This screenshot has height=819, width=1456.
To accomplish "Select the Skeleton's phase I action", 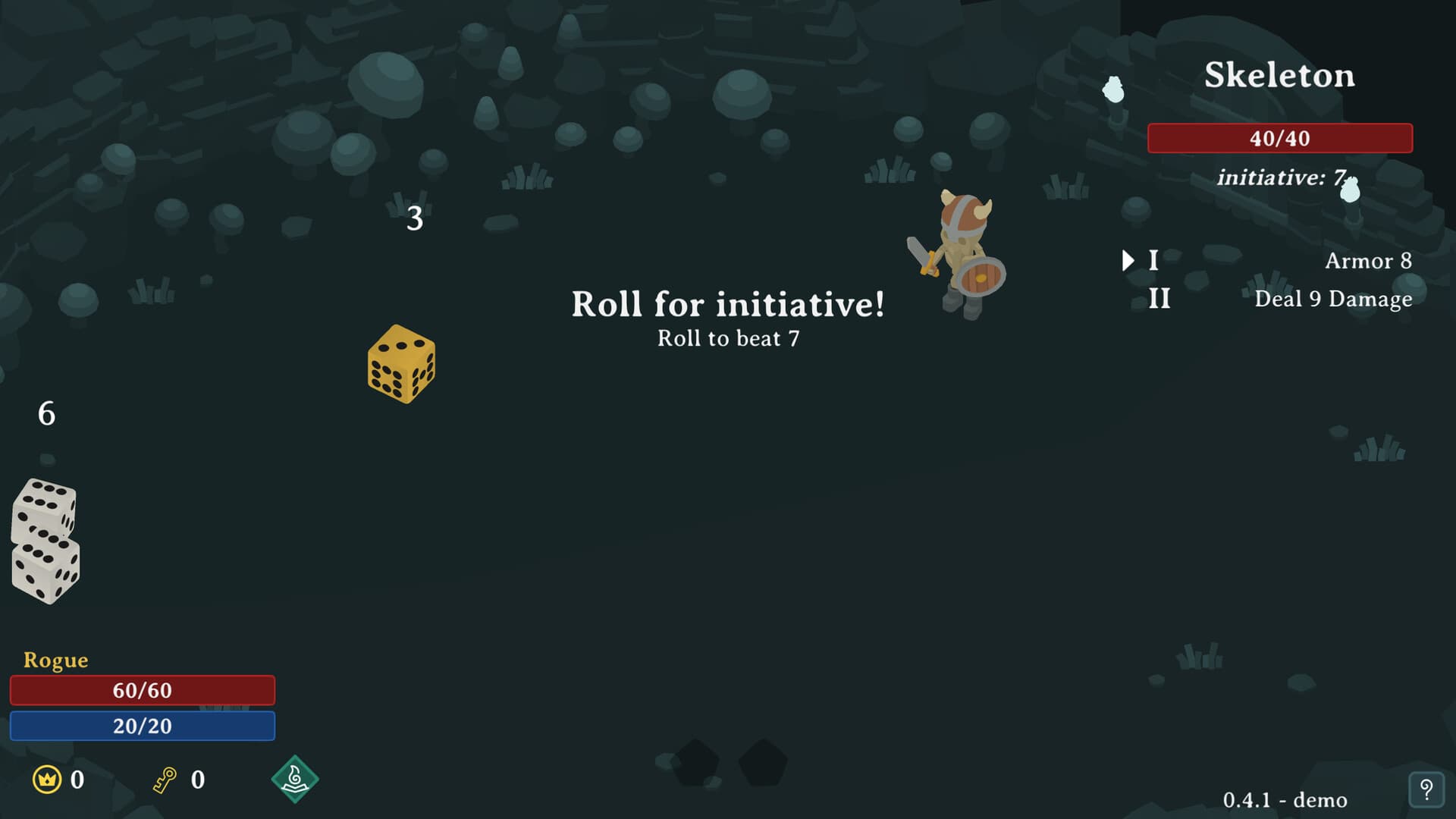I will [x=1156, y=262].
